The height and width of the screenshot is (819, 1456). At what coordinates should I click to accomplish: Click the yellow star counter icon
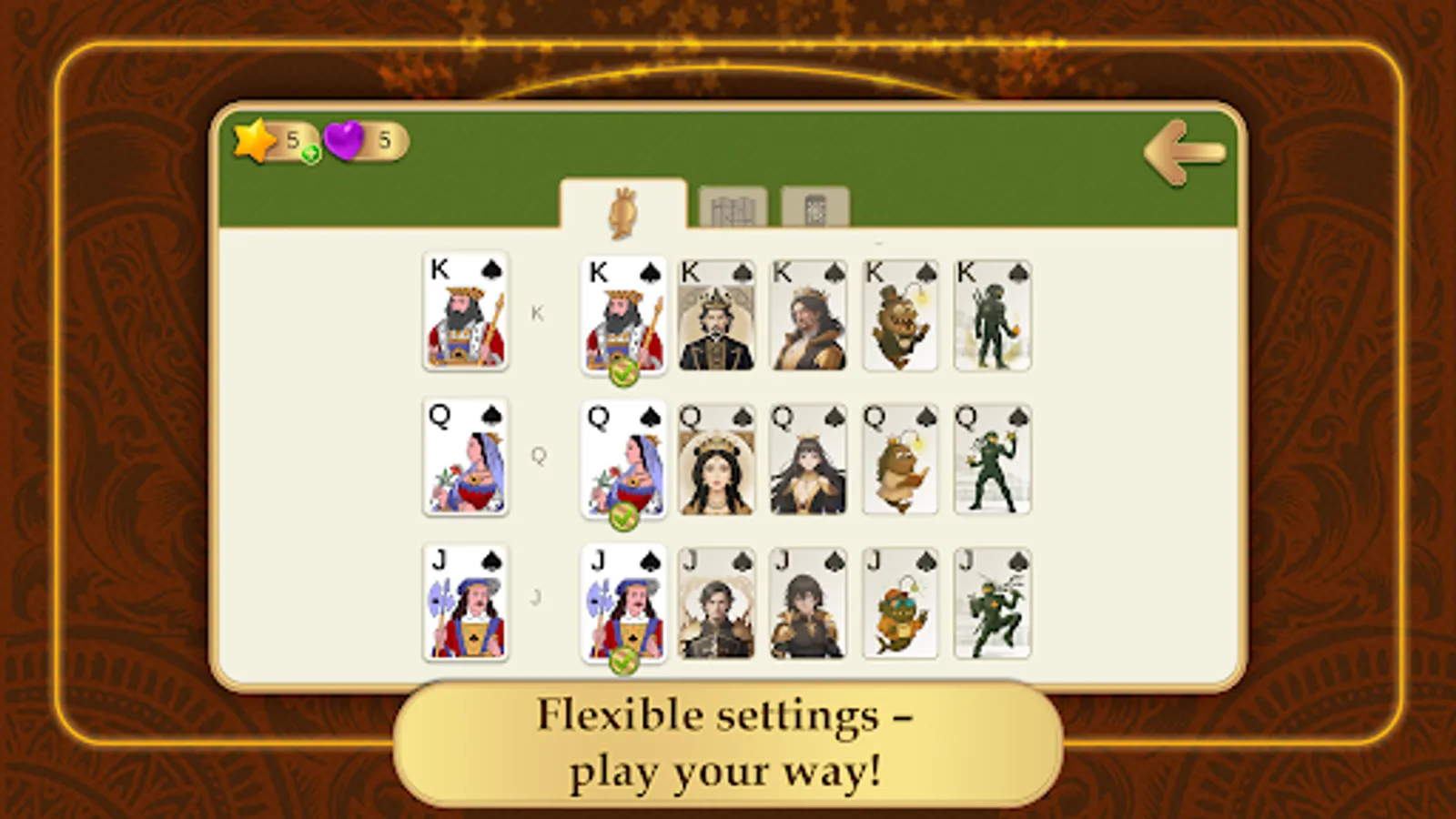coord(253,138)
